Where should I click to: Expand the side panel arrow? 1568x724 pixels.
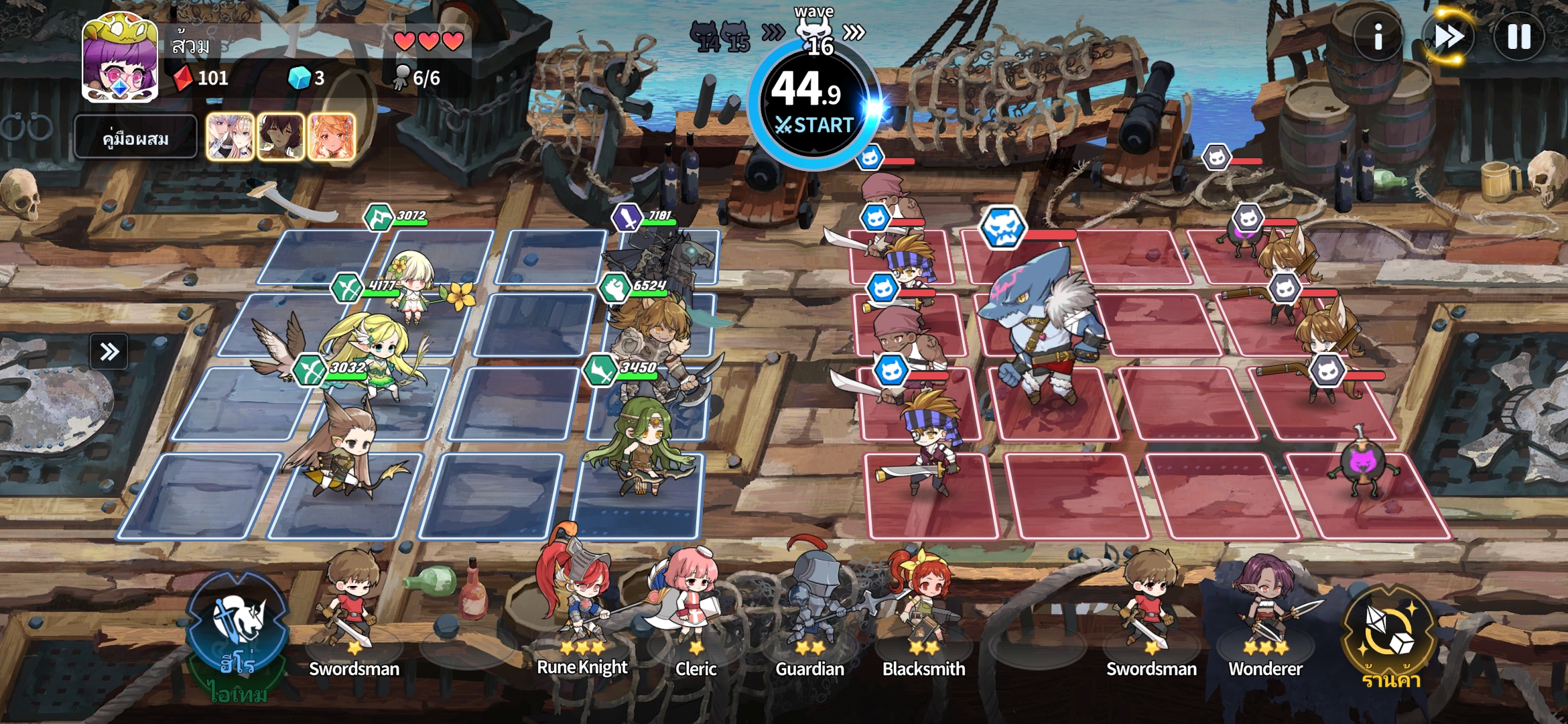pyautogui.click(x=109, y=351)
